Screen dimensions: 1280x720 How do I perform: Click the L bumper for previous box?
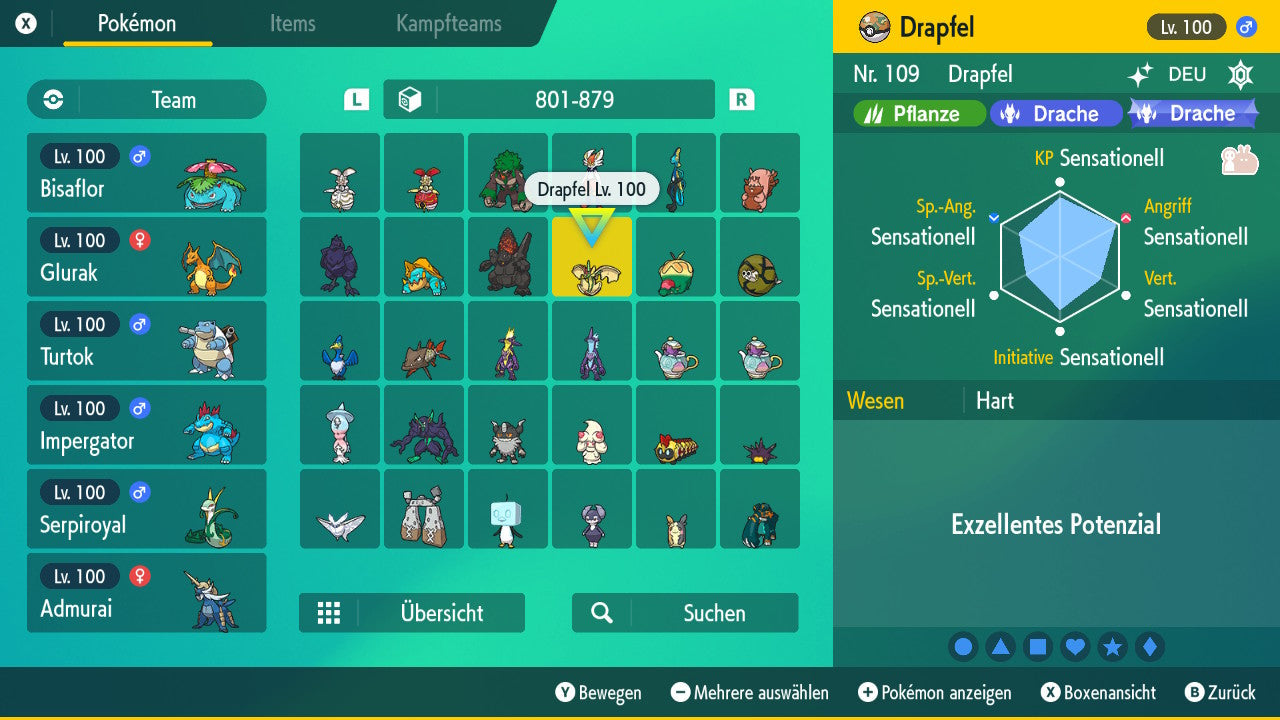coord(355,99)
